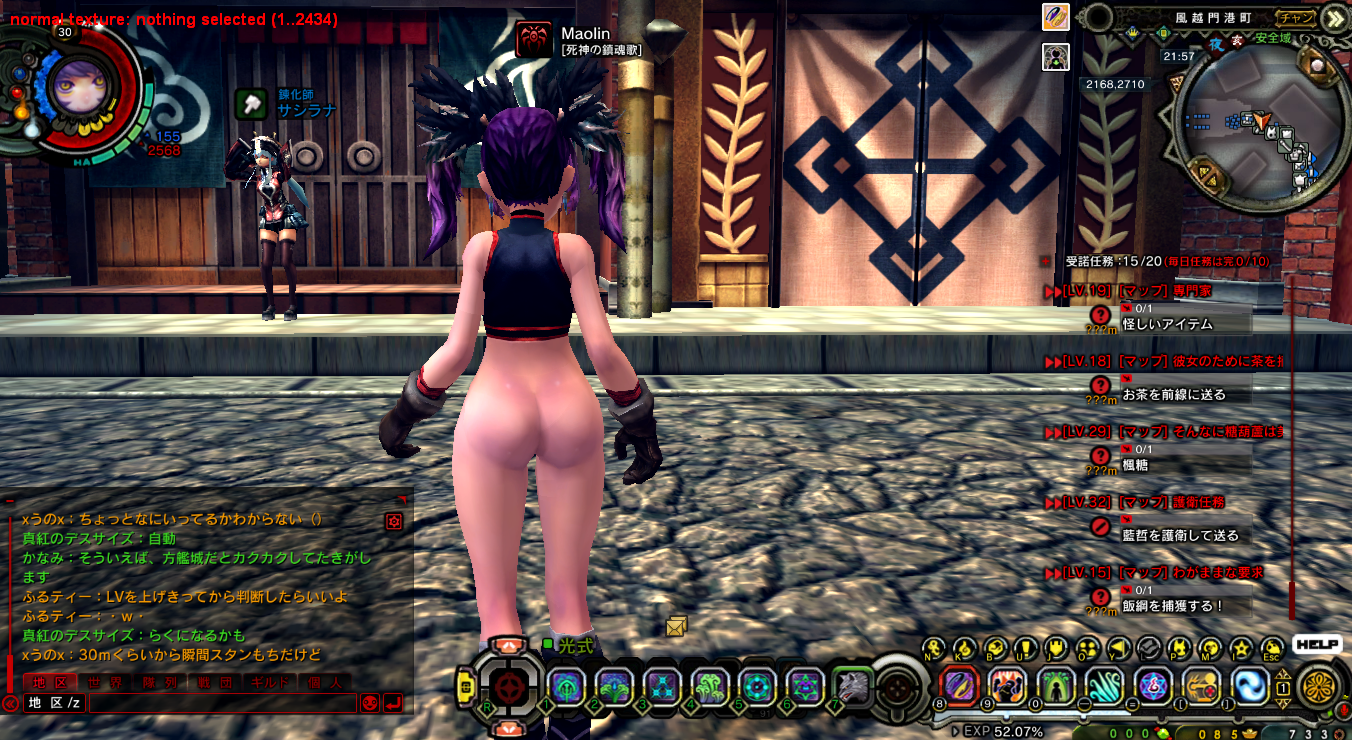This screenshot has width=1352, height=740.
Task: Open the 個人 chat tab
Action: point(327,682)
